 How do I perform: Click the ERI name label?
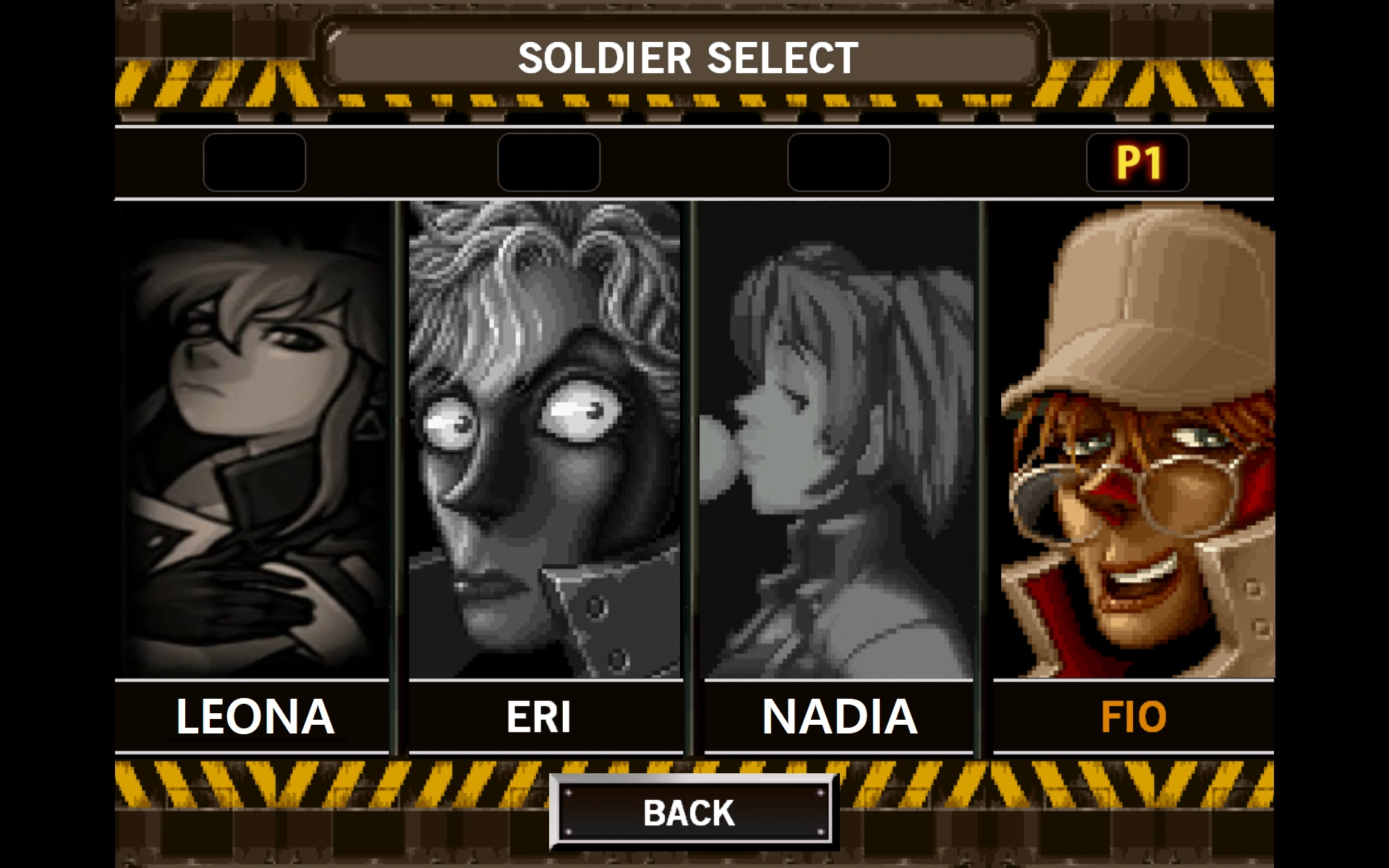(540, 717)
